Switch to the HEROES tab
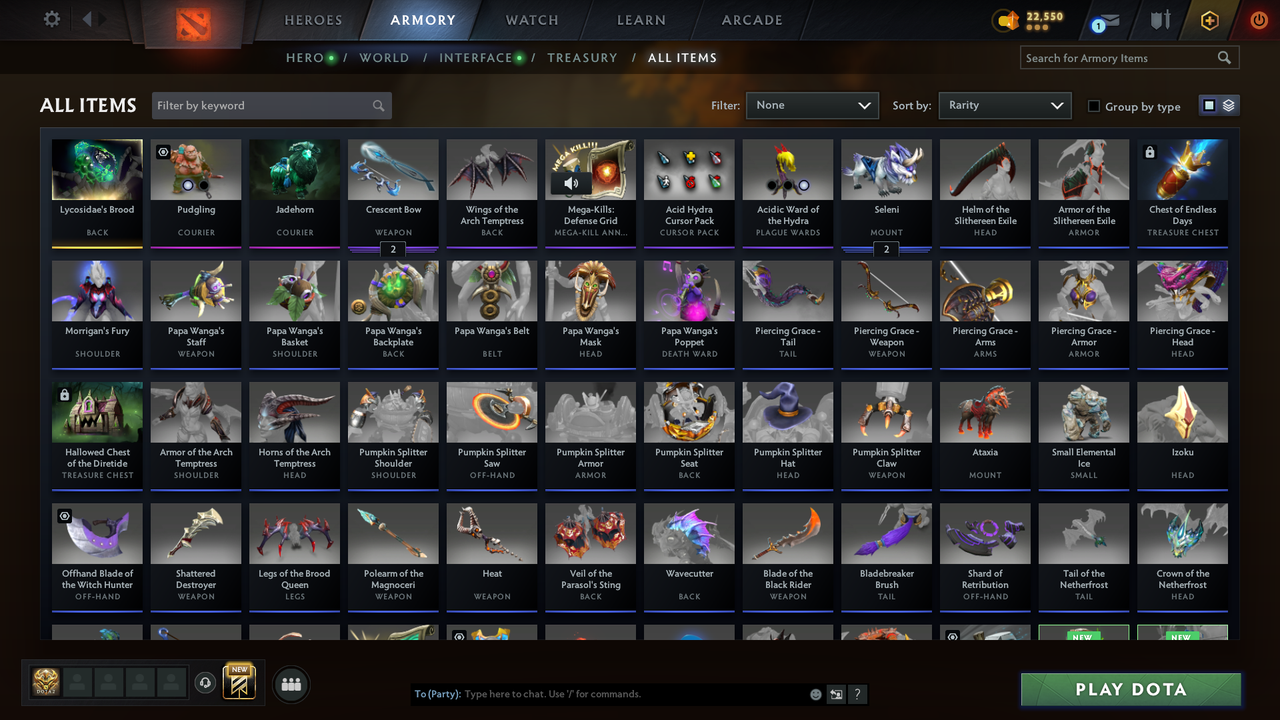 click(313, 19)
